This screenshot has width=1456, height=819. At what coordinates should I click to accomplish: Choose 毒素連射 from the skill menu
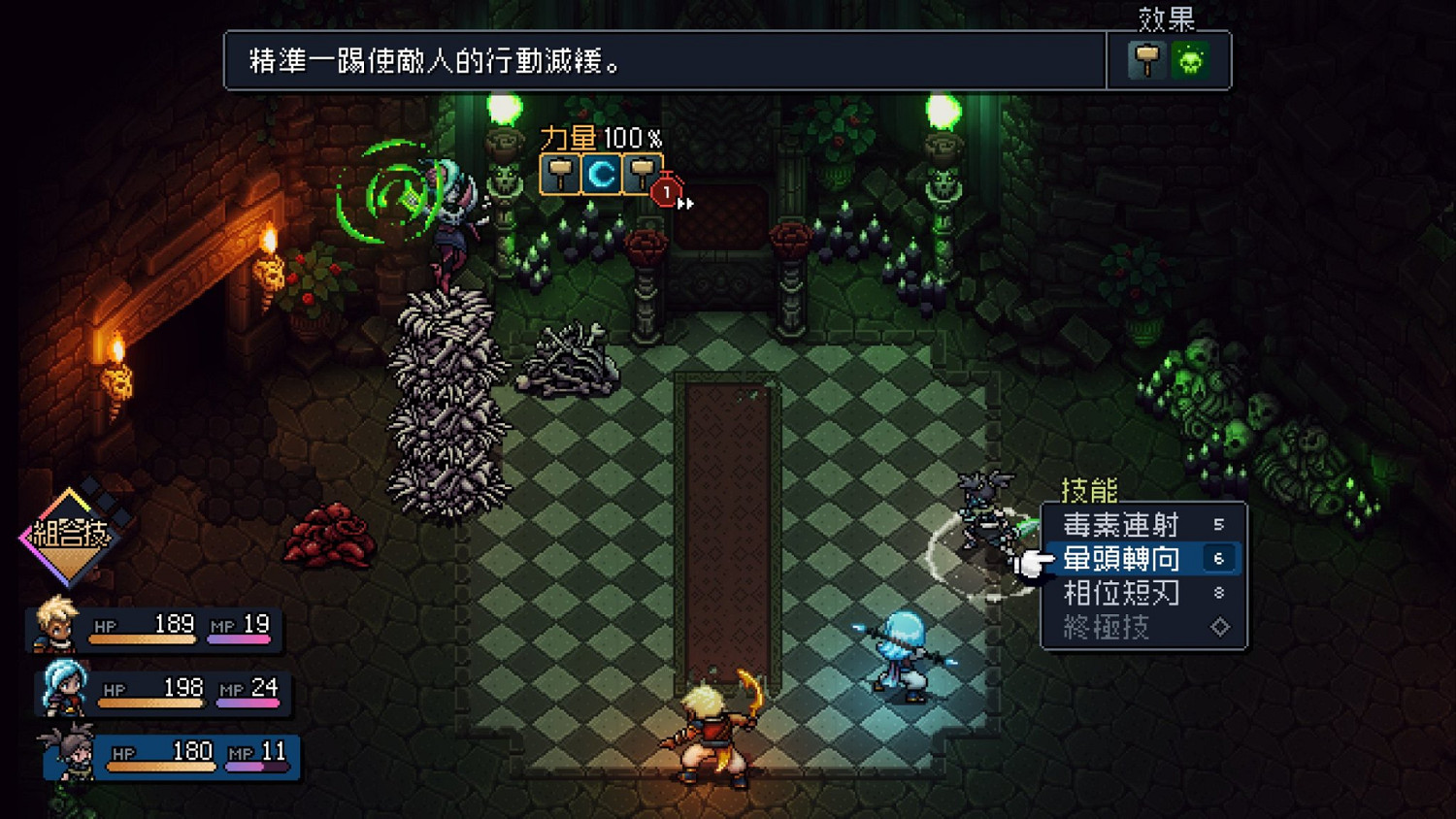tap(1121, 525)
